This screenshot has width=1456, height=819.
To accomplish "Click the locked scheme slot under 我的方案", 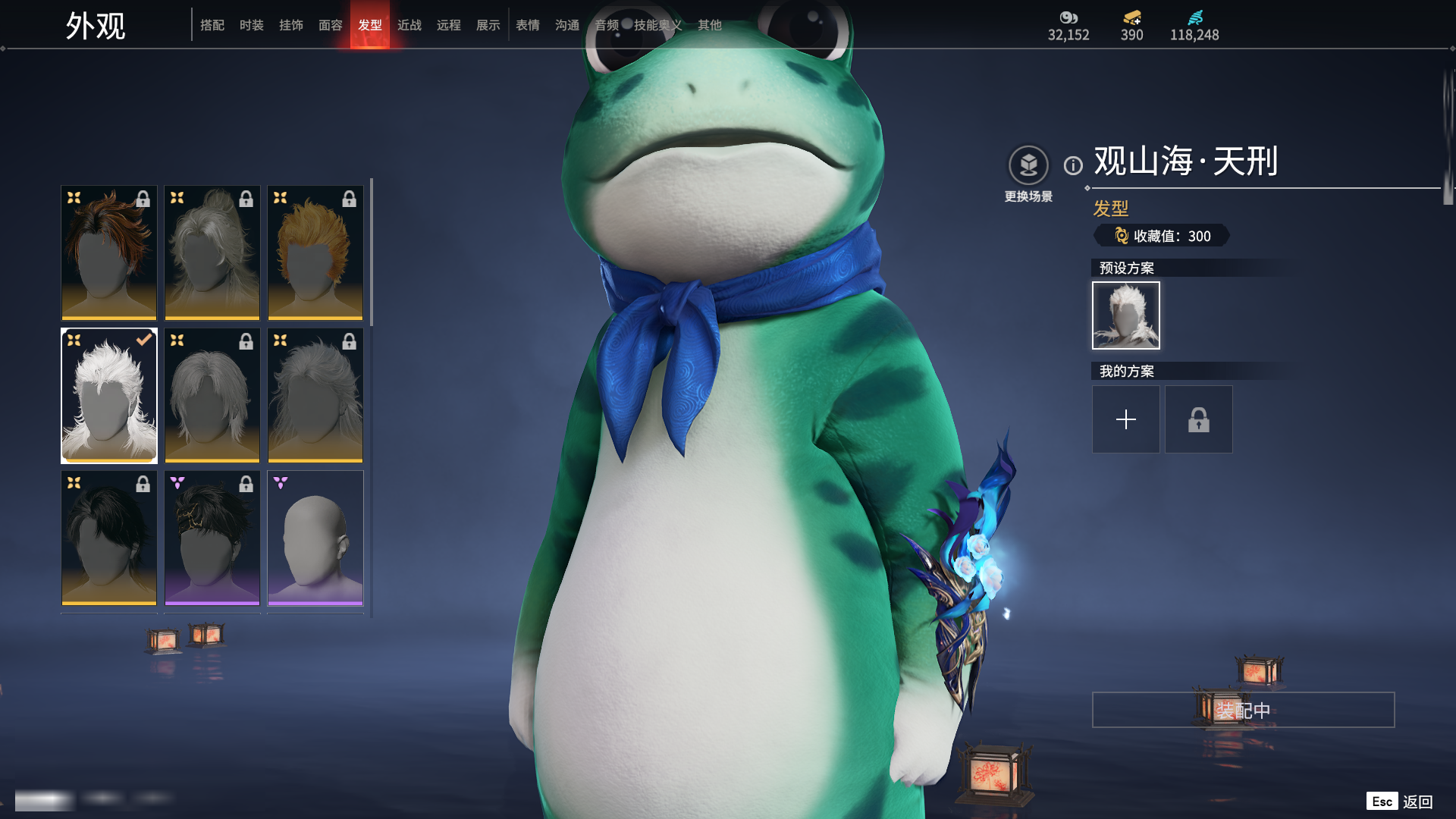I will tap(1198, 419).
